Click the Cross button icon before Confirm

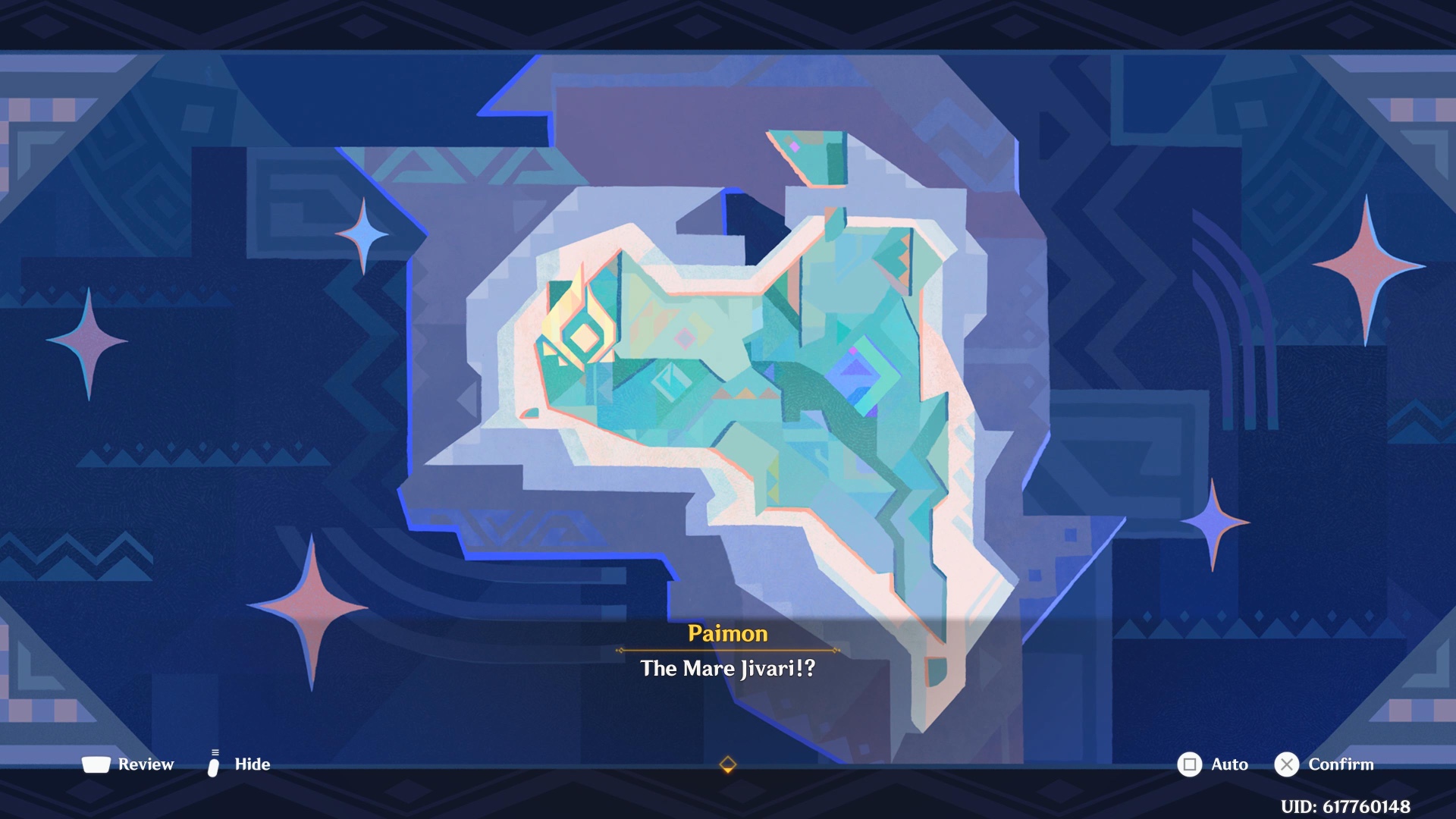click(1285, 764)
